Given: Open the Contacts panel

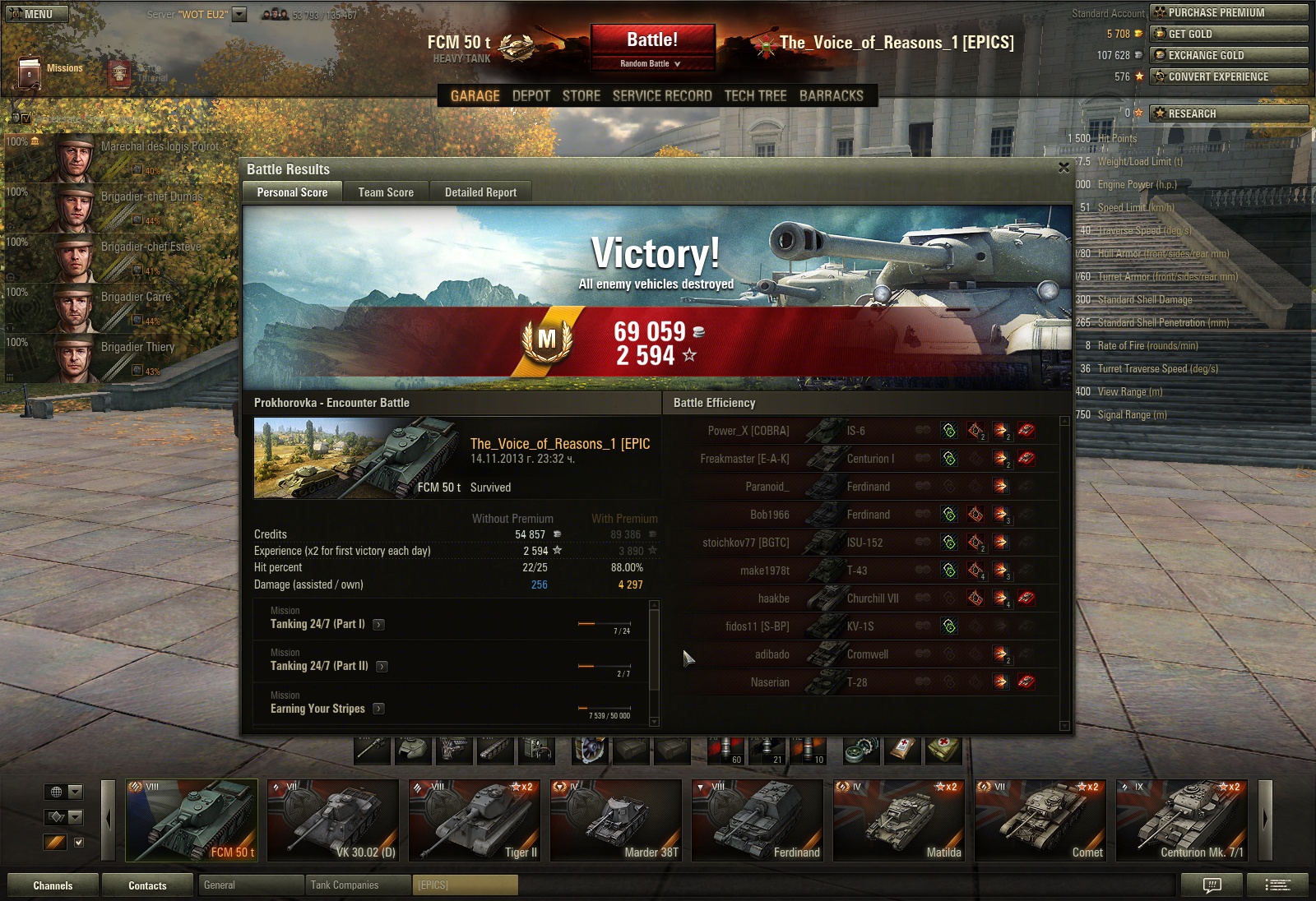Looking at the screenshot, I should (x=147, y=885).
